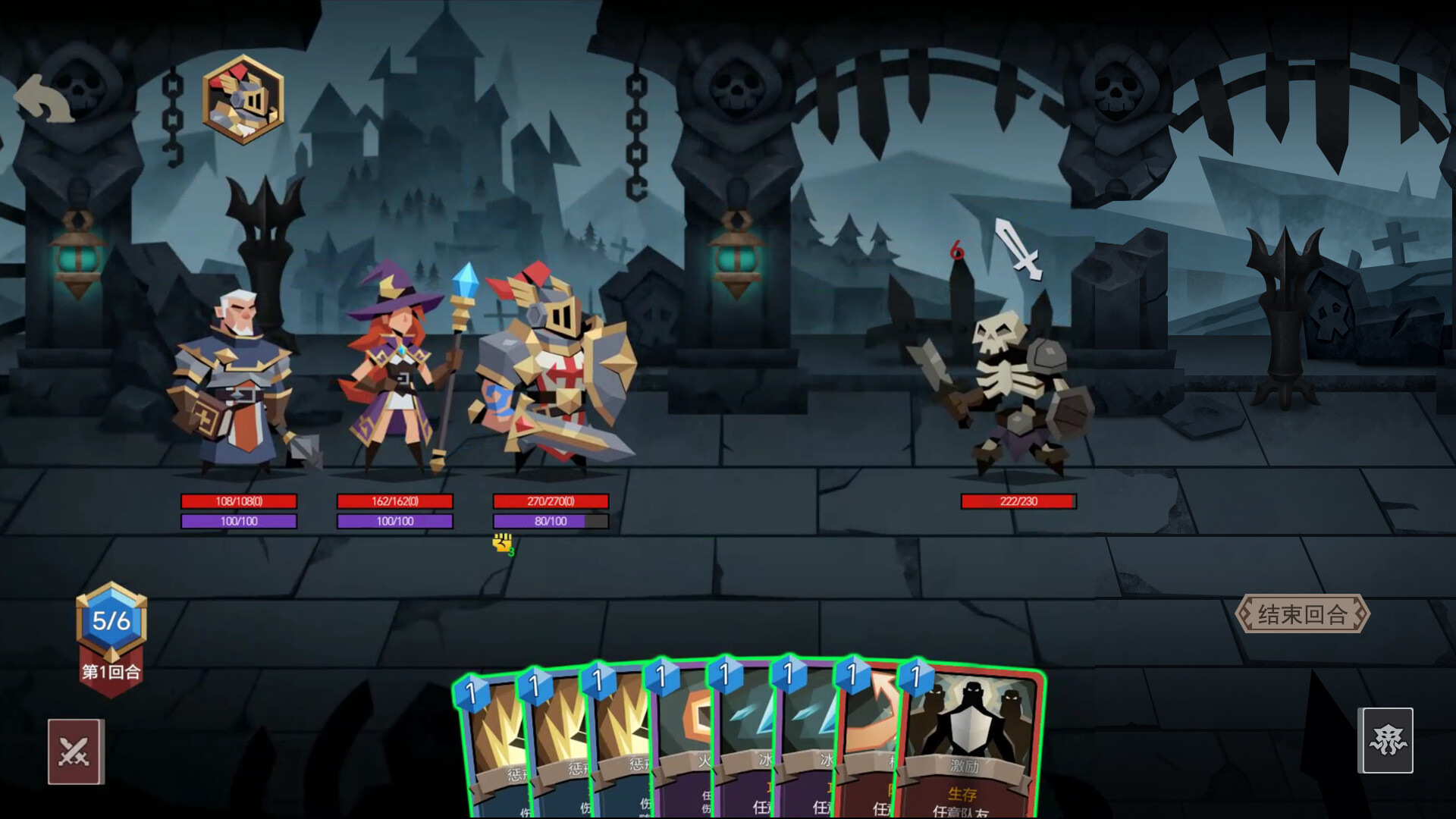The image size is (1456, 819).
Task: Click the paladin's purple 80/100 mana bar
Action: pos(550,522)
